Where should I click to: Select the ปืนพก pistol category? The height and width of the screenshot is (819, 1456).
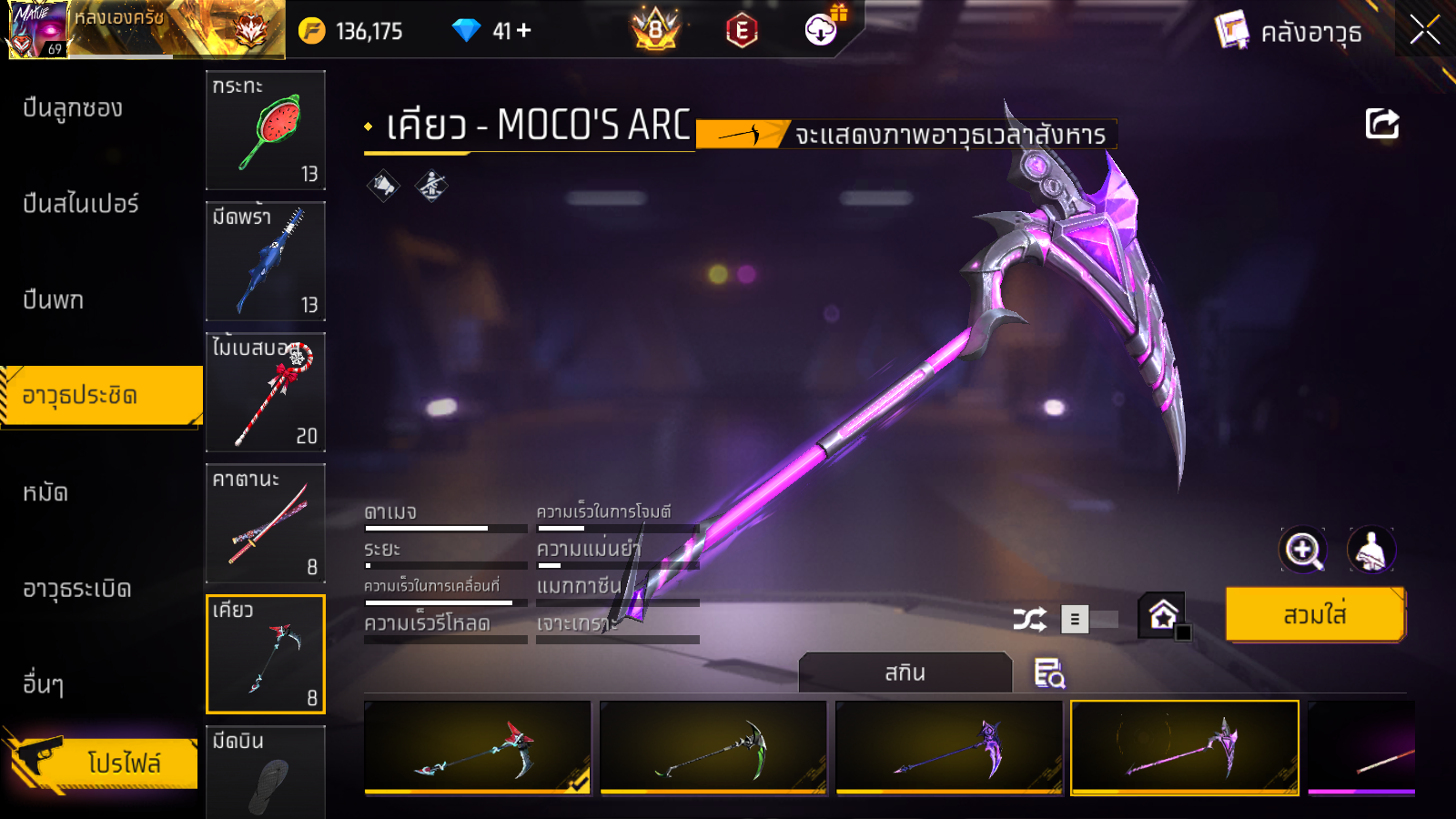[x=54, y=300]
